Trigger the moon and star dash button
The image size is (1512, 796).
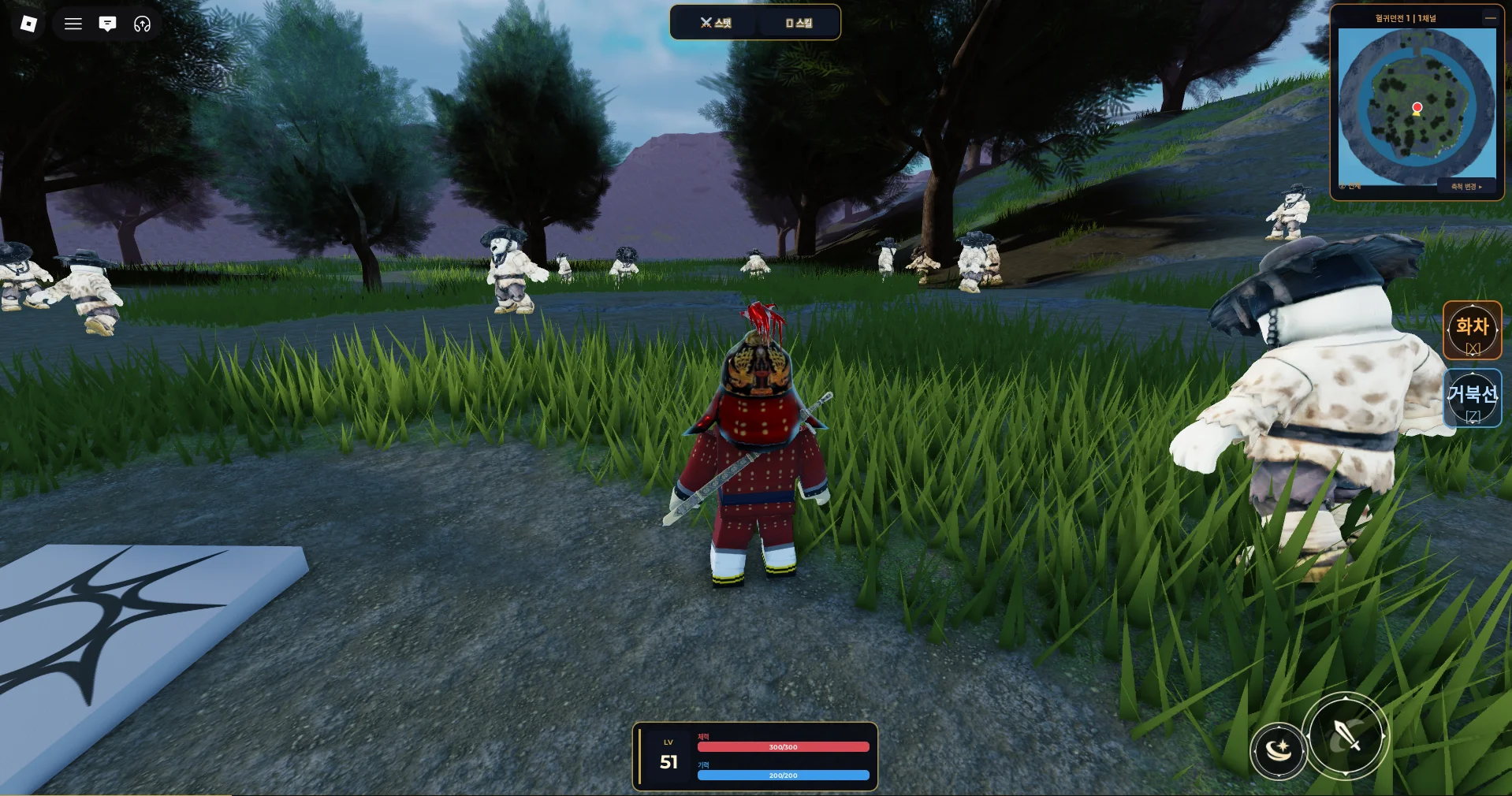point(1278,750)
